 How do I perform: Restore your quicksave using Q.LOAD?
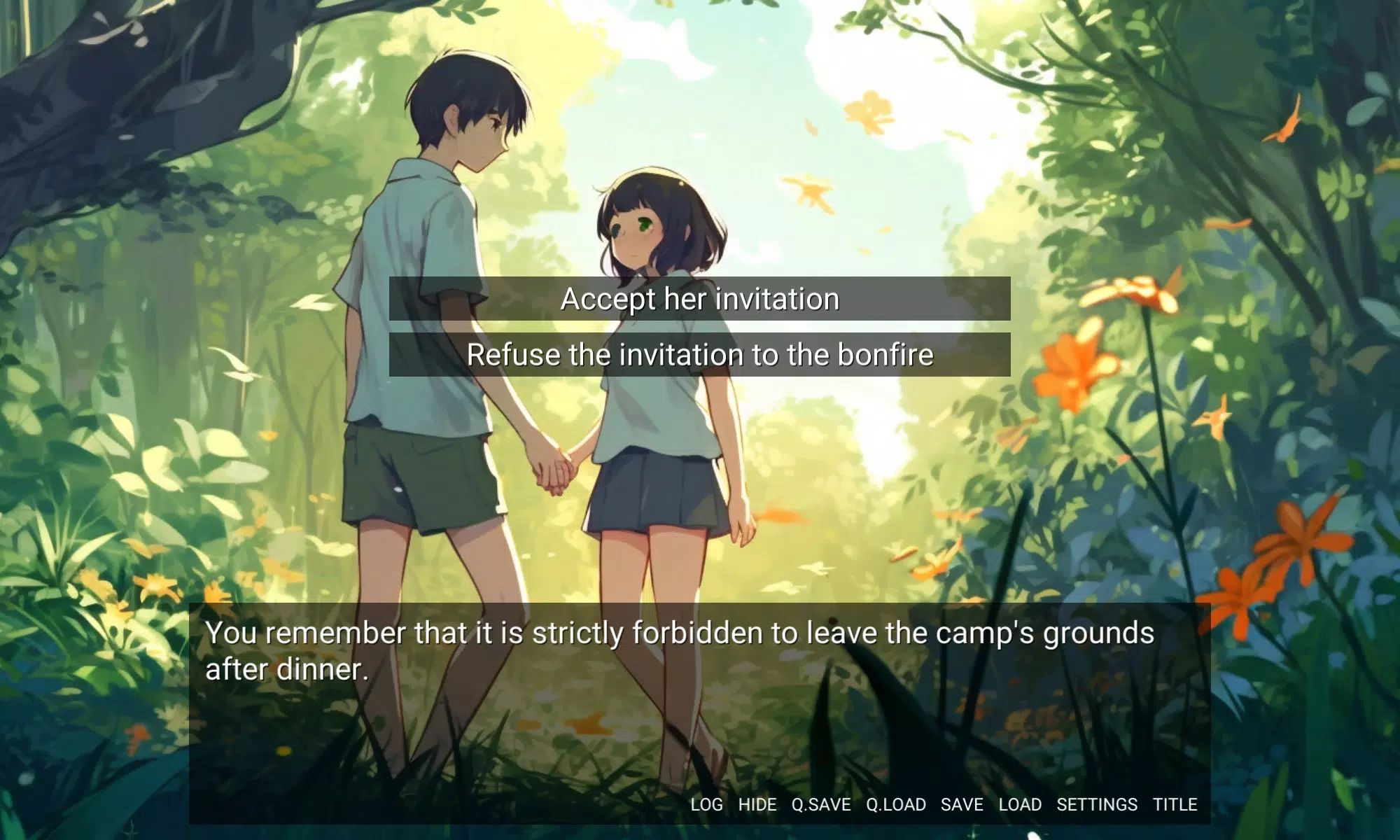click(896, 804)
